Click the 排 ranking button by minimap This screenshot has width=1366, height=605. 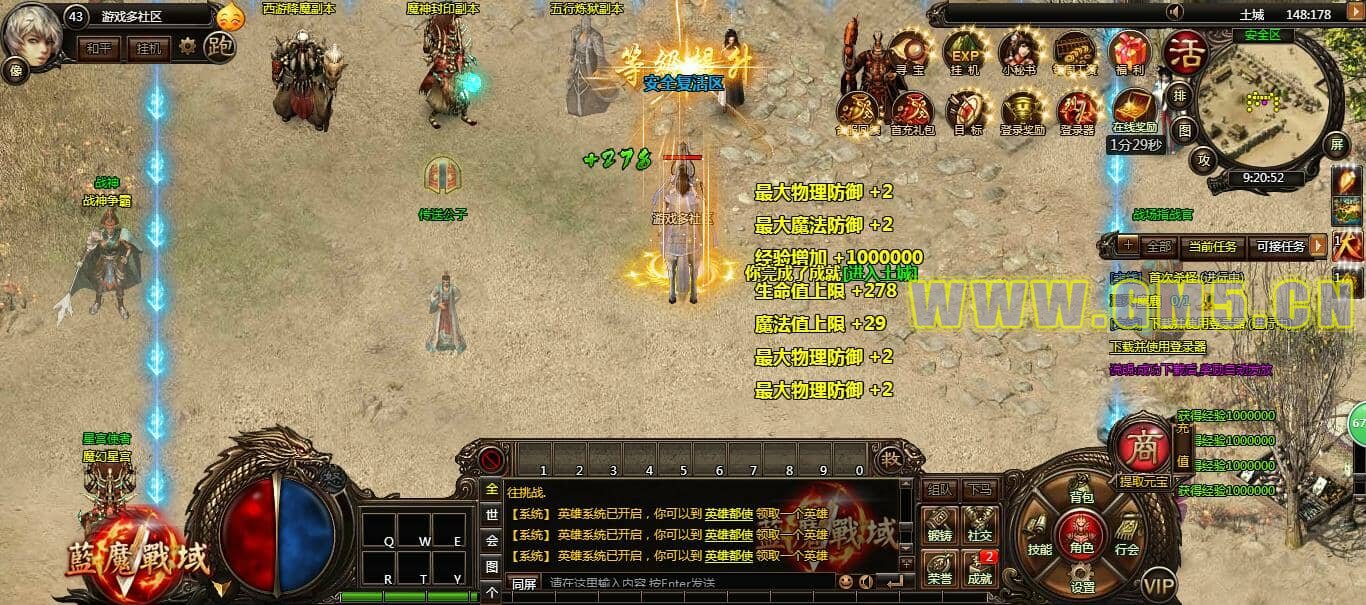1180,97
